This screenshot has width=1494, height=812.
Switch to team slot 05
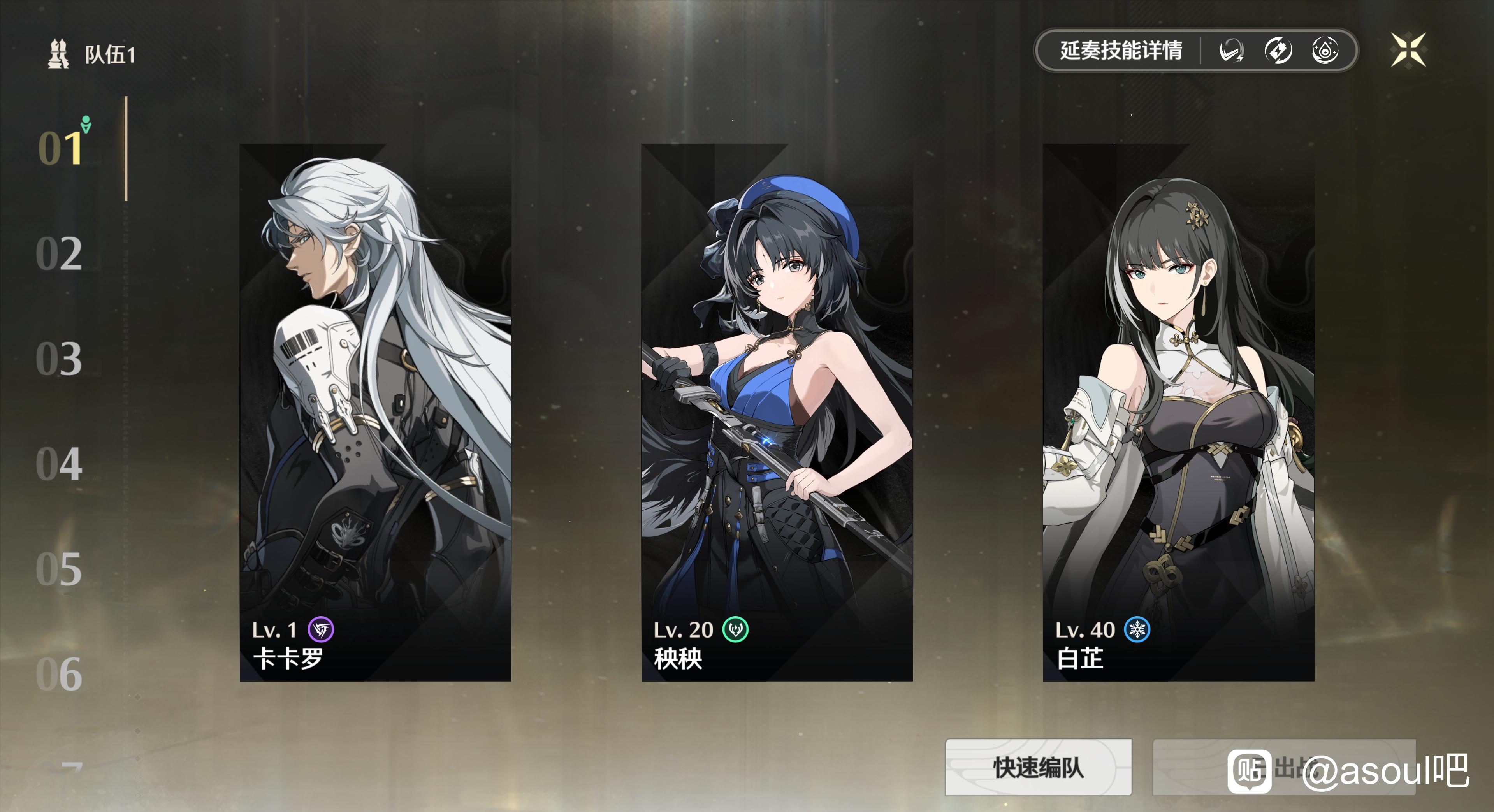(x=59, y=568)
